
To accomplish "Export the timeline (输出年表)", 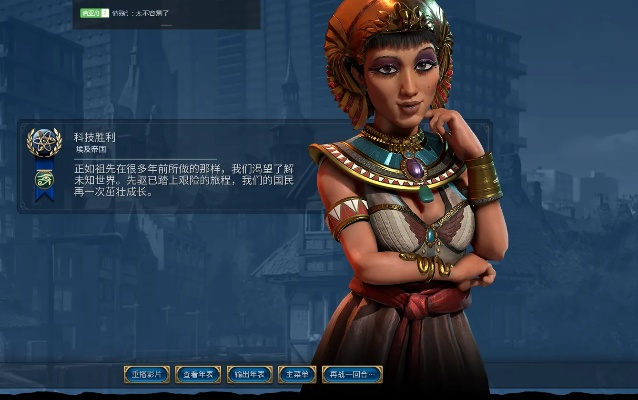I will pyautogui.click(x=250, y=374).
